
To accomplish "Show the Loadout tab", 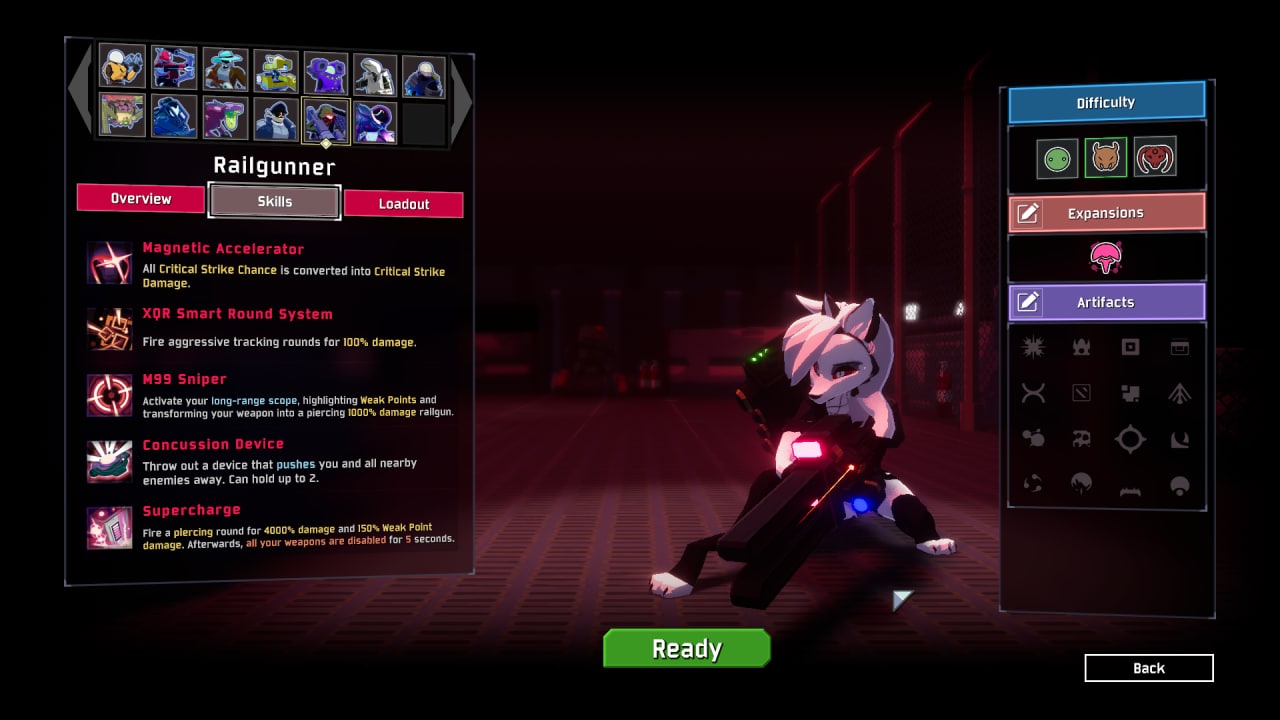I will tap(403, 204).
